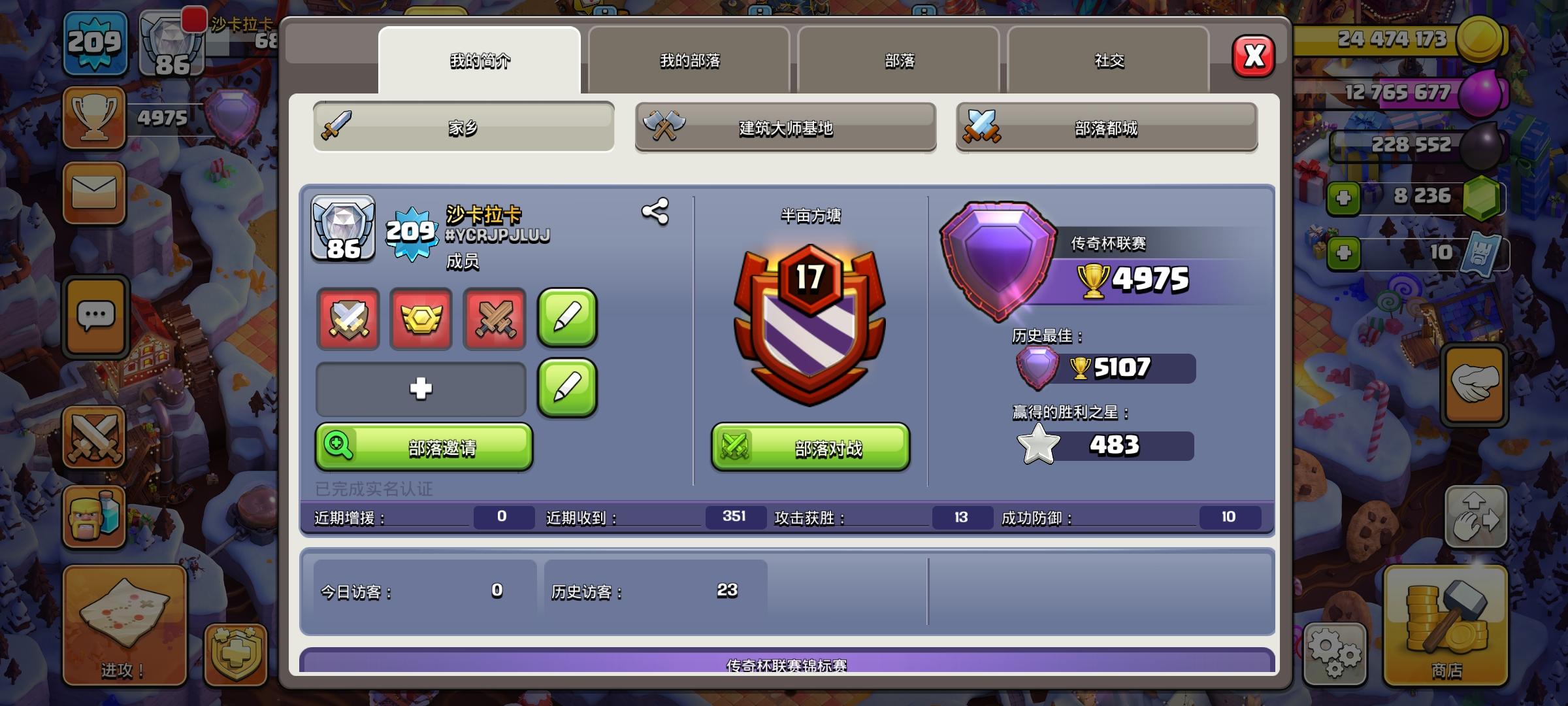Tap the golden league medal icon in profile
1568x706 pixels.
[420, 320]
